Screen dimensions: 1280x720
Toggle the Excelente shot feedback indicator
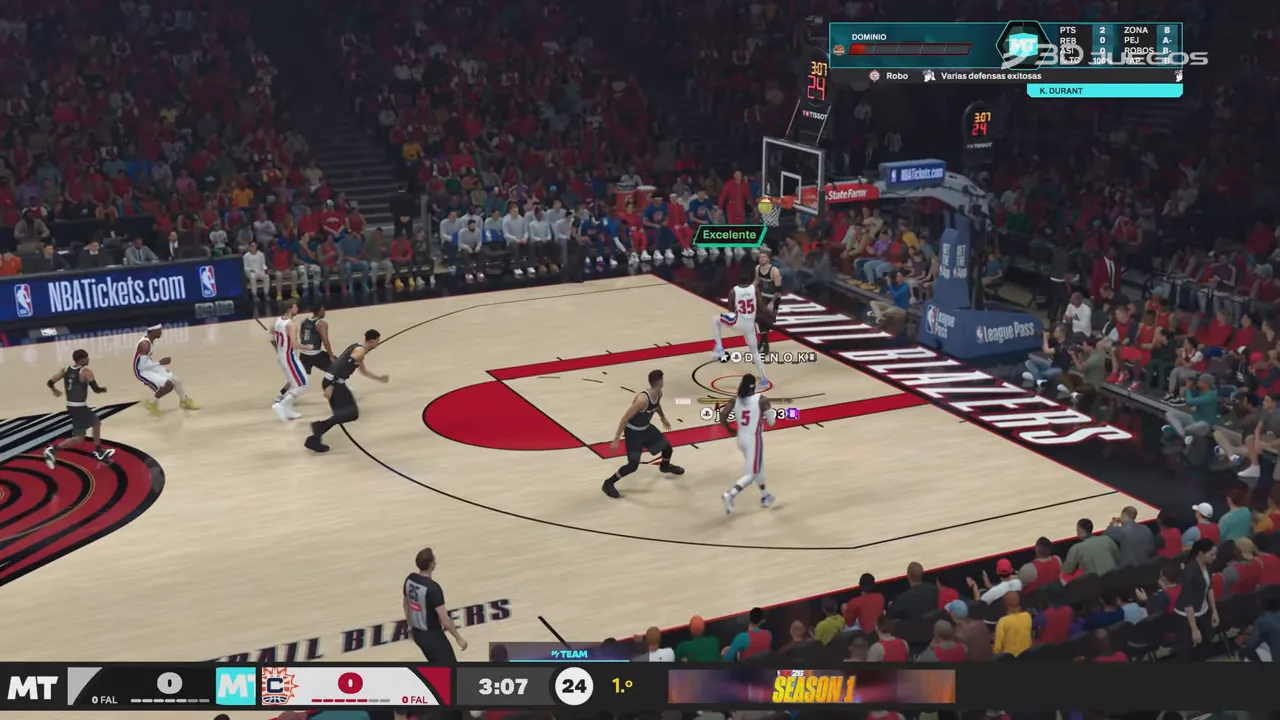[729, 234]
